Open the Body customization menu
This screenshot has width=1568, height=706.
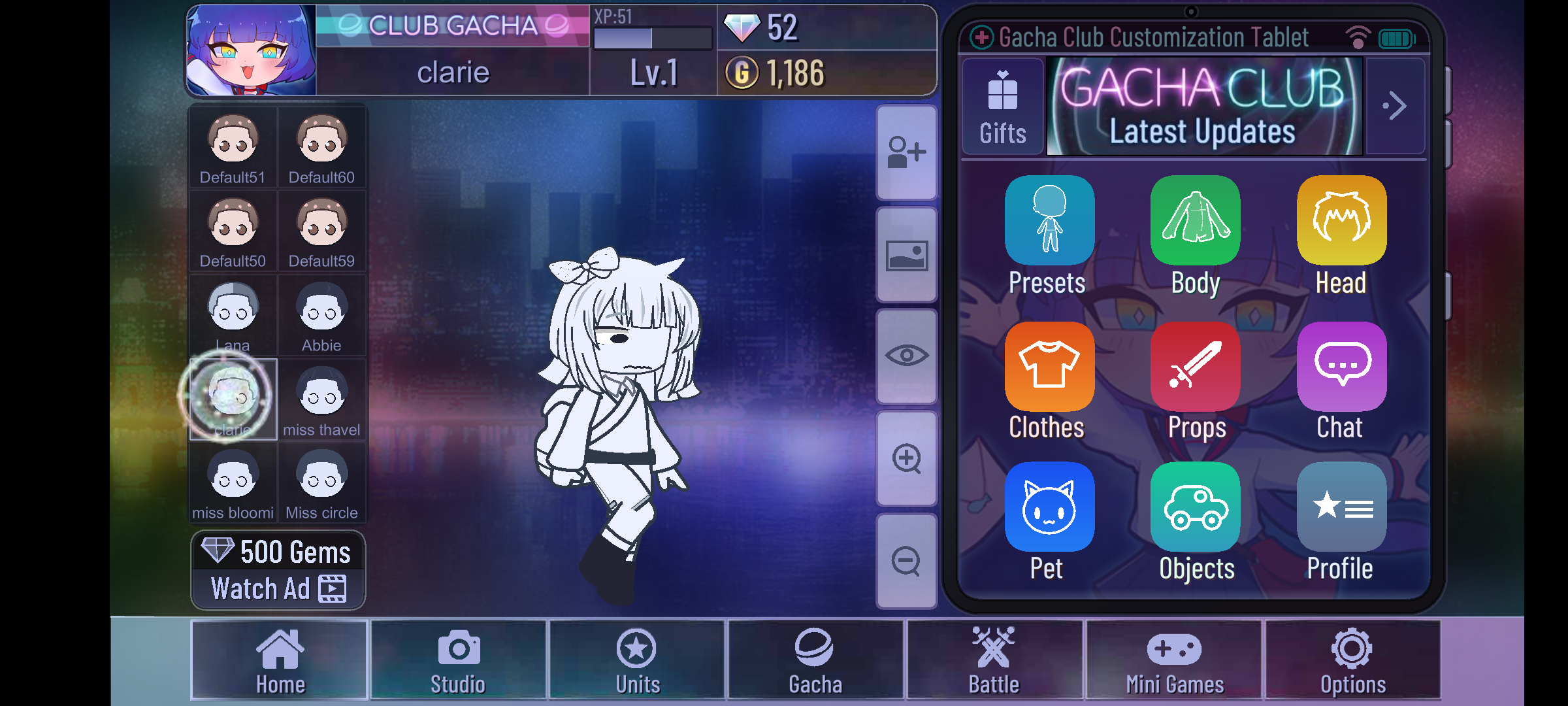[1195, 221]
